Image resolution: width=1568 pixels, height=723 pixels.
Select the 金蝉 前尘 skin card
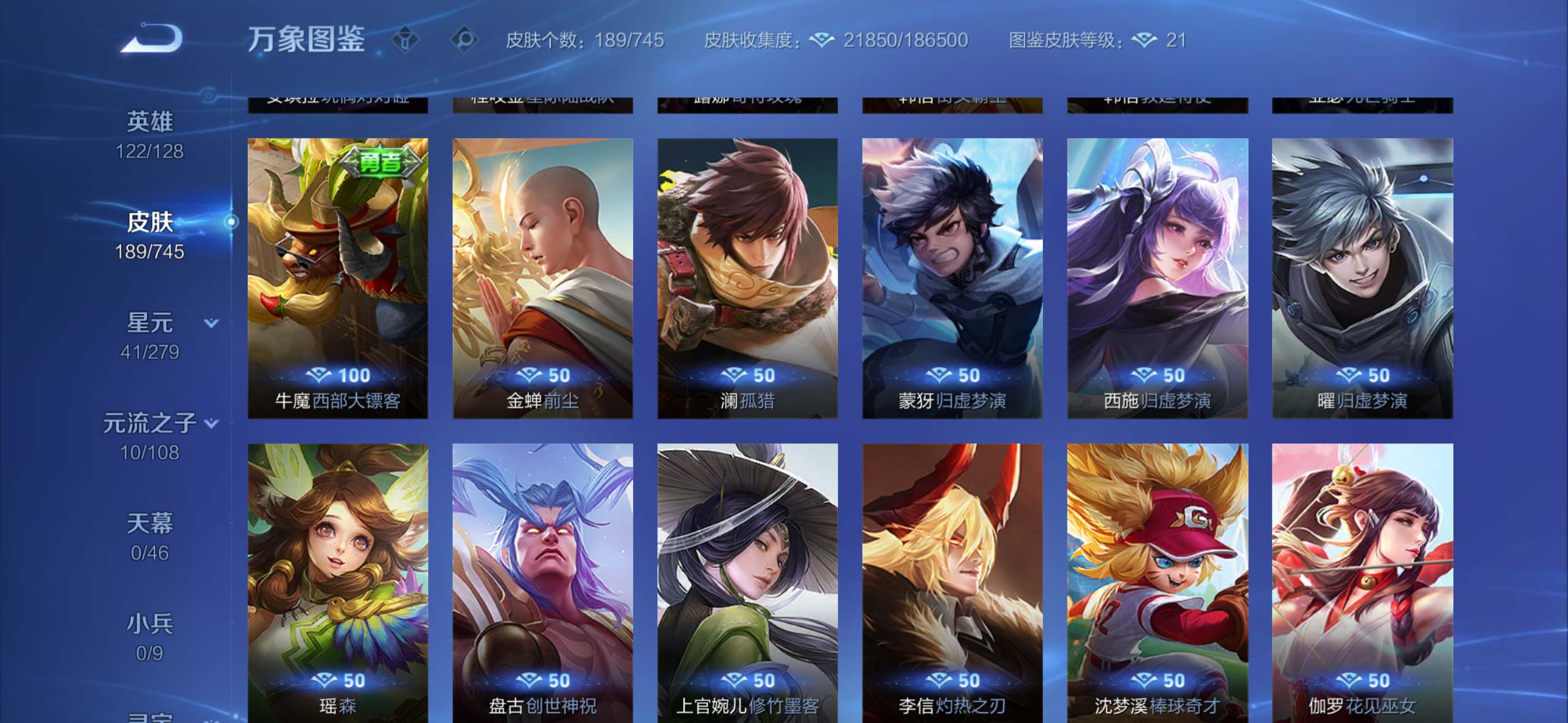pyautogui.click(x=543, y=278)
